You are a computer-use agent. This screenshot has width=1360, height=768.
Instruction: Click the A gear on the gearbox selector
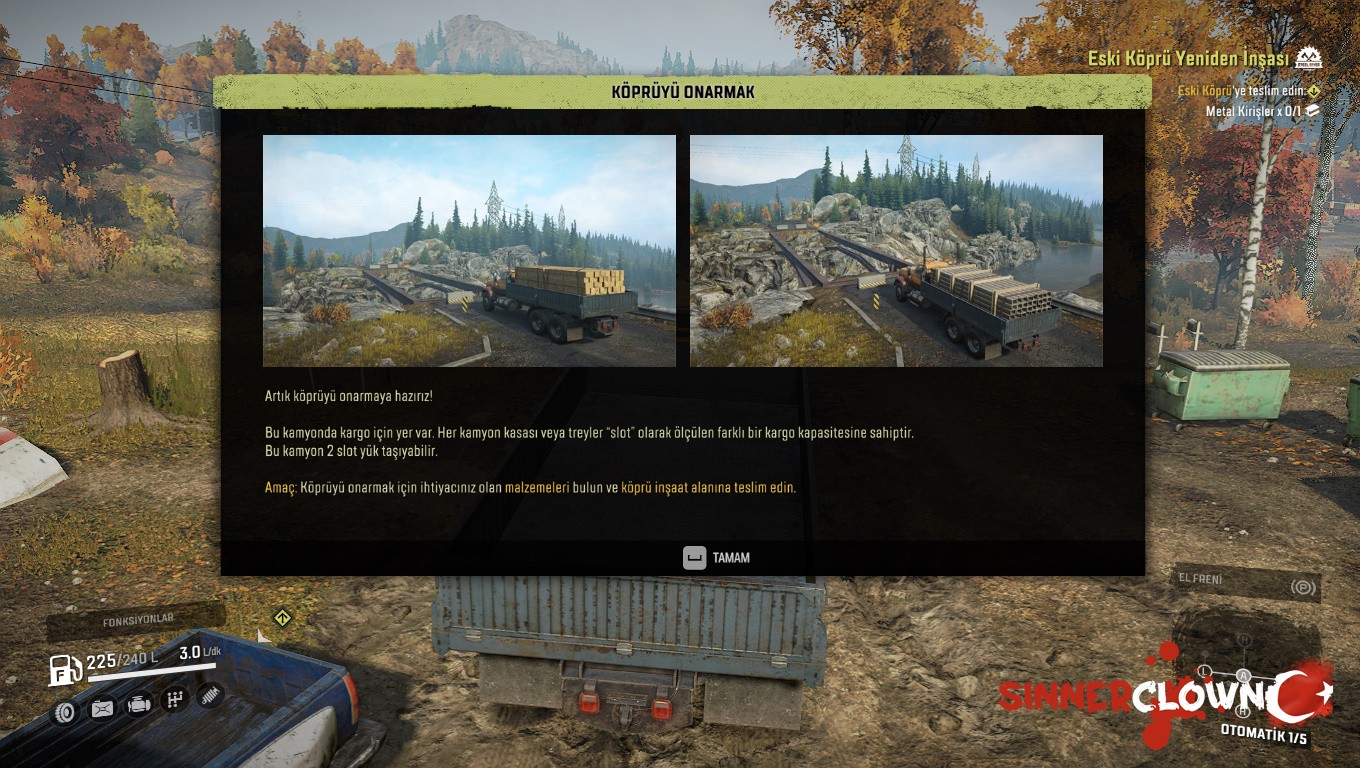[x=1245, y=675]
